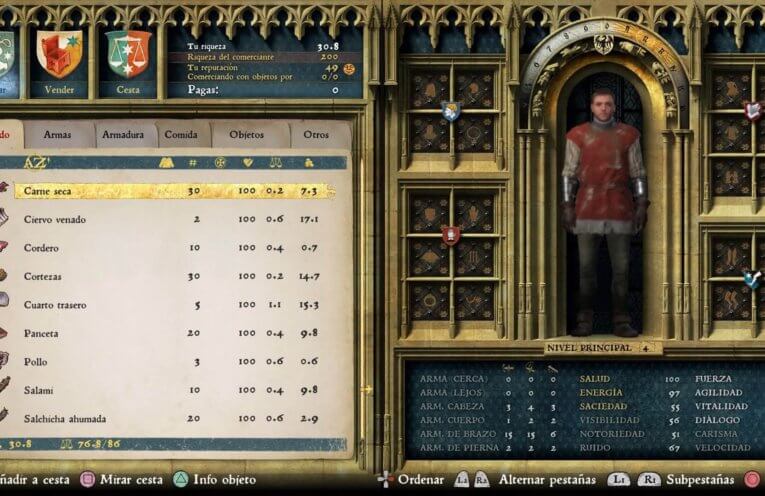765x496 pixels.
Task: Switch to the Armadura tab
Action: [123, 134]
